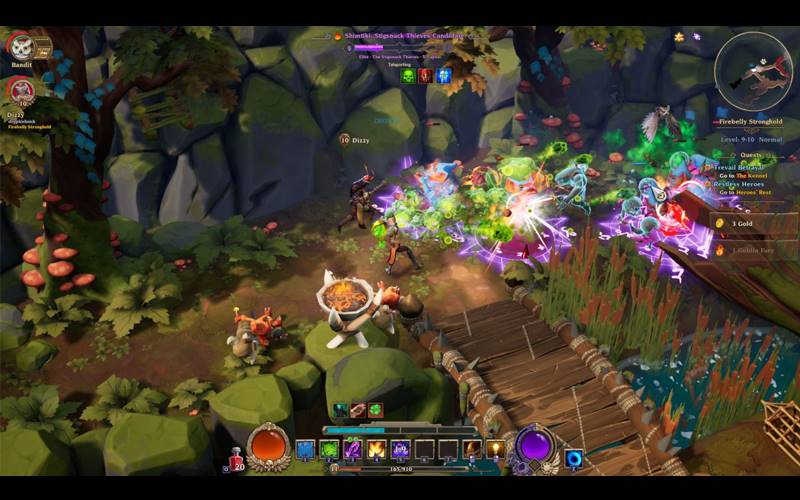
Task: Click the green skull boss affix icon
Action: click(x=408, y=75)
